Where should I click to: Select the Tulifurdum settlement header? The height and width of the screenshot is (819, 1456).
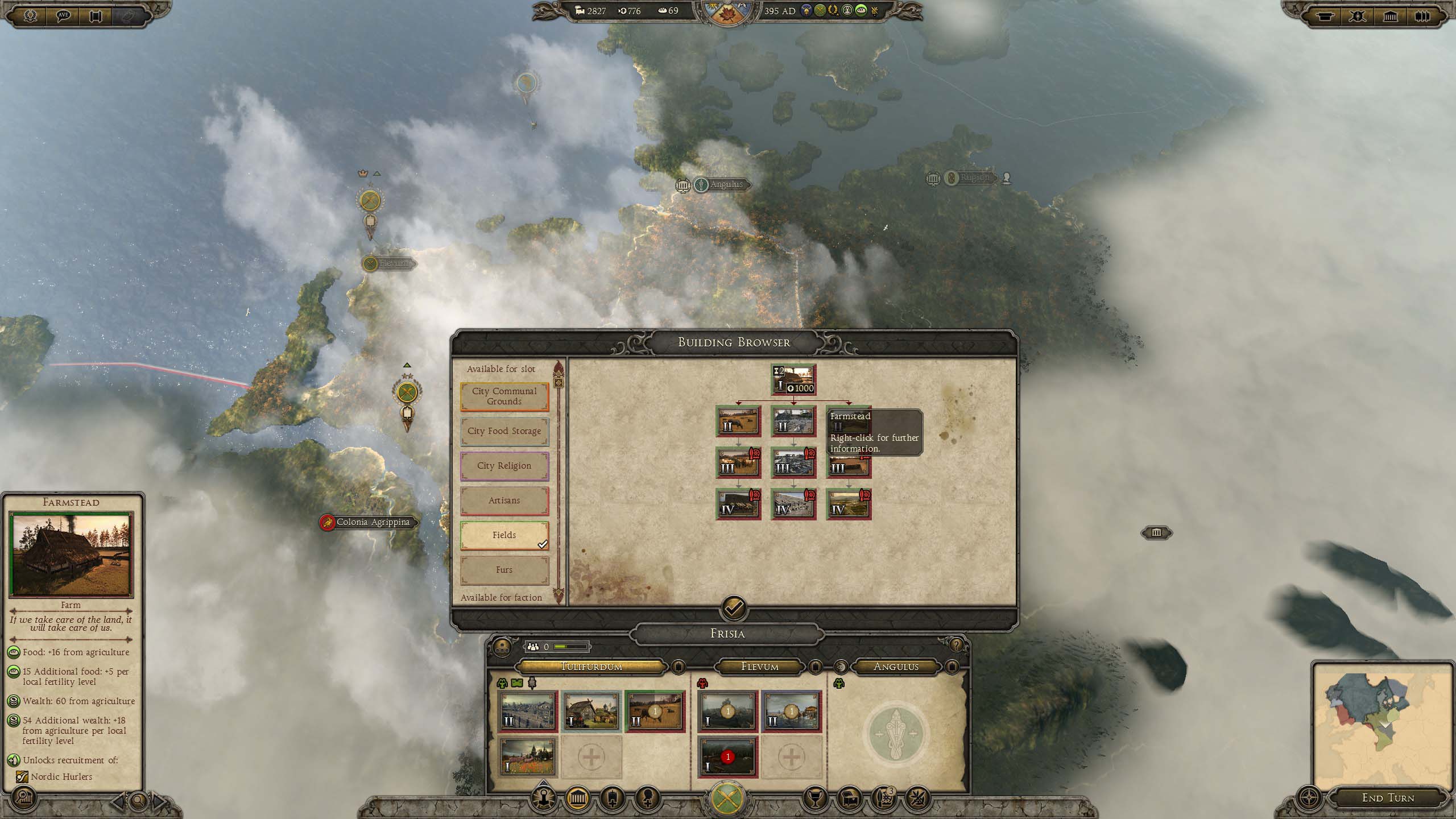[591, 667]
